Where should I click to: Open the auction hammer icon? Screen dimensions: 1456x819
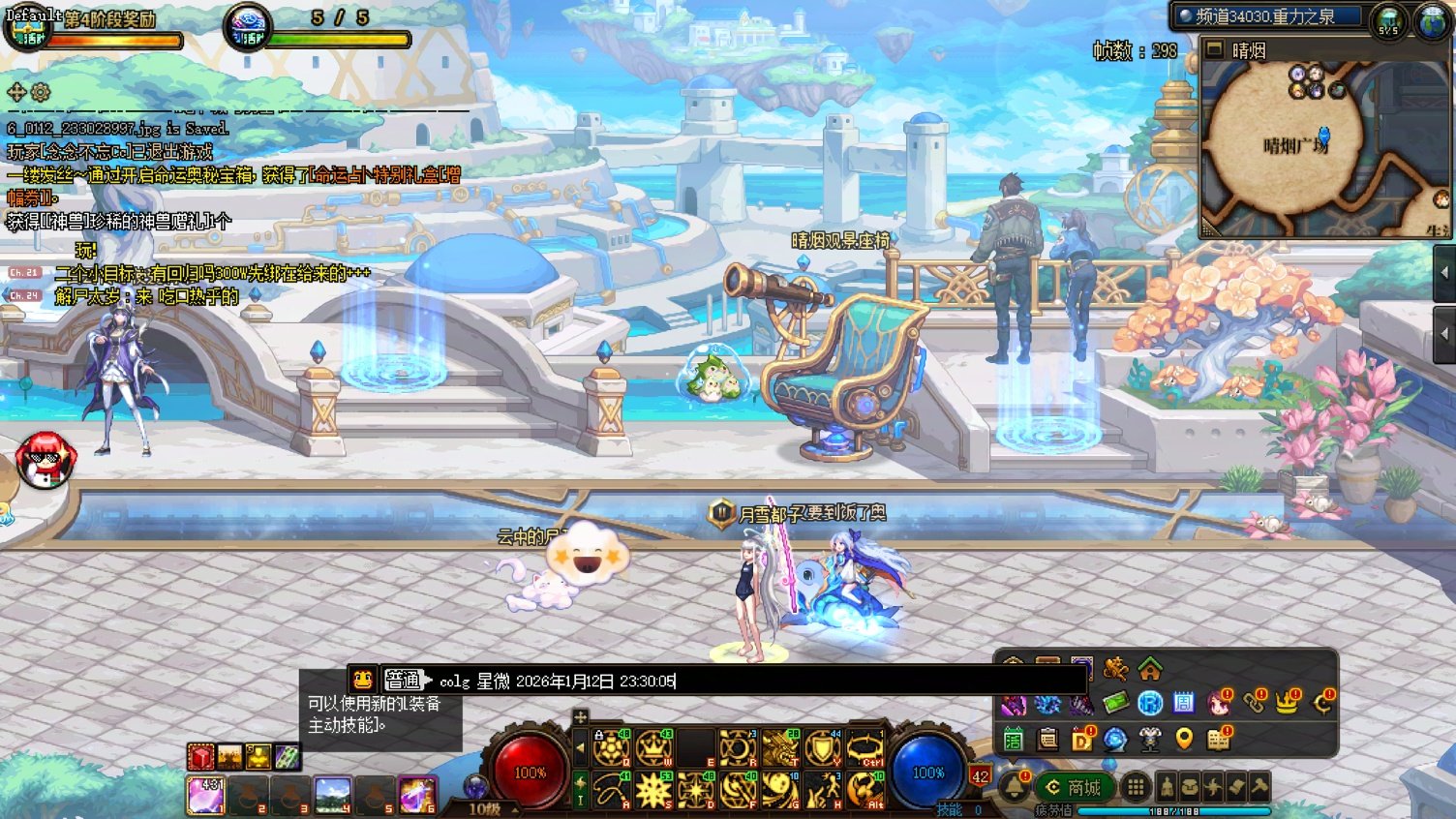point(1259,787)
